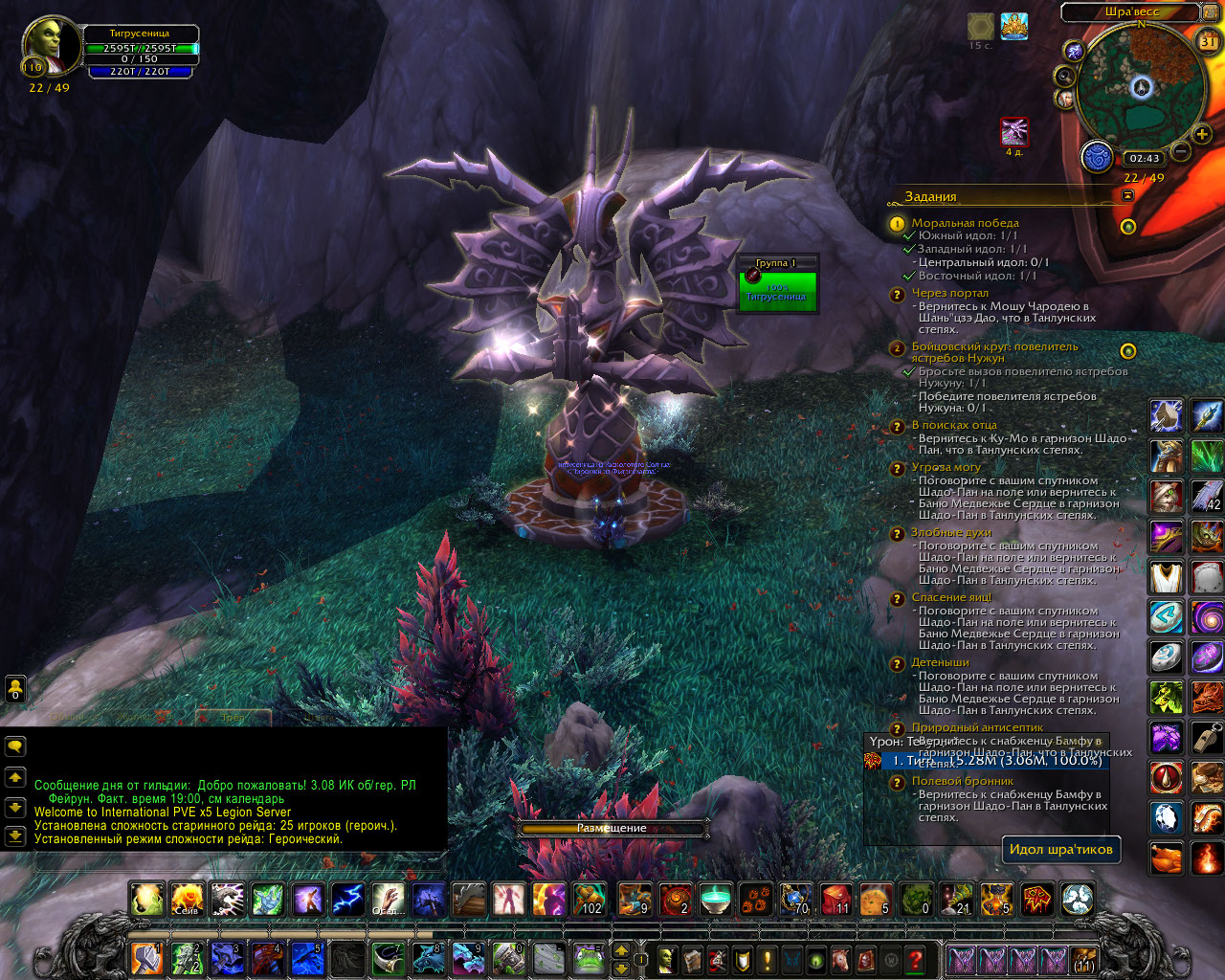Viewport: 1225px width, 980px height.
Task: Cast the lightning bolt spell on the upper bar
Action: pyautogui.click(x=347, y=900)
